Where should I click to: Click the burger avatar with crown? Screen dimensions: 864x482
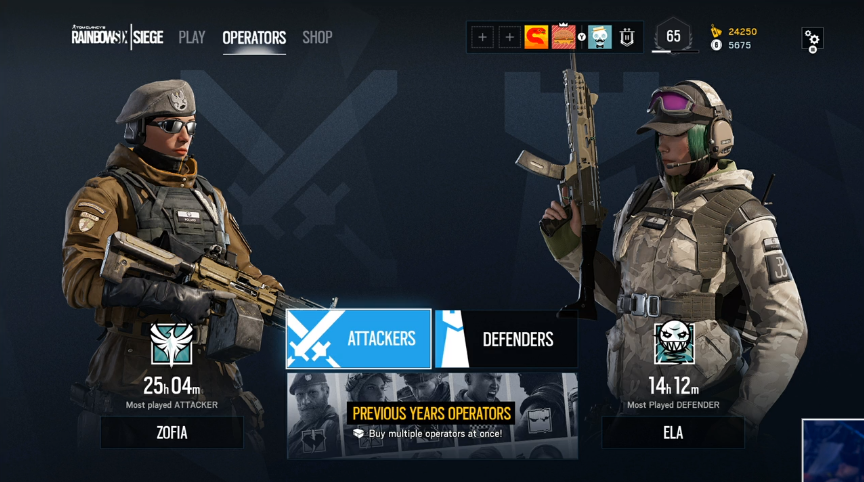point(564,37)
